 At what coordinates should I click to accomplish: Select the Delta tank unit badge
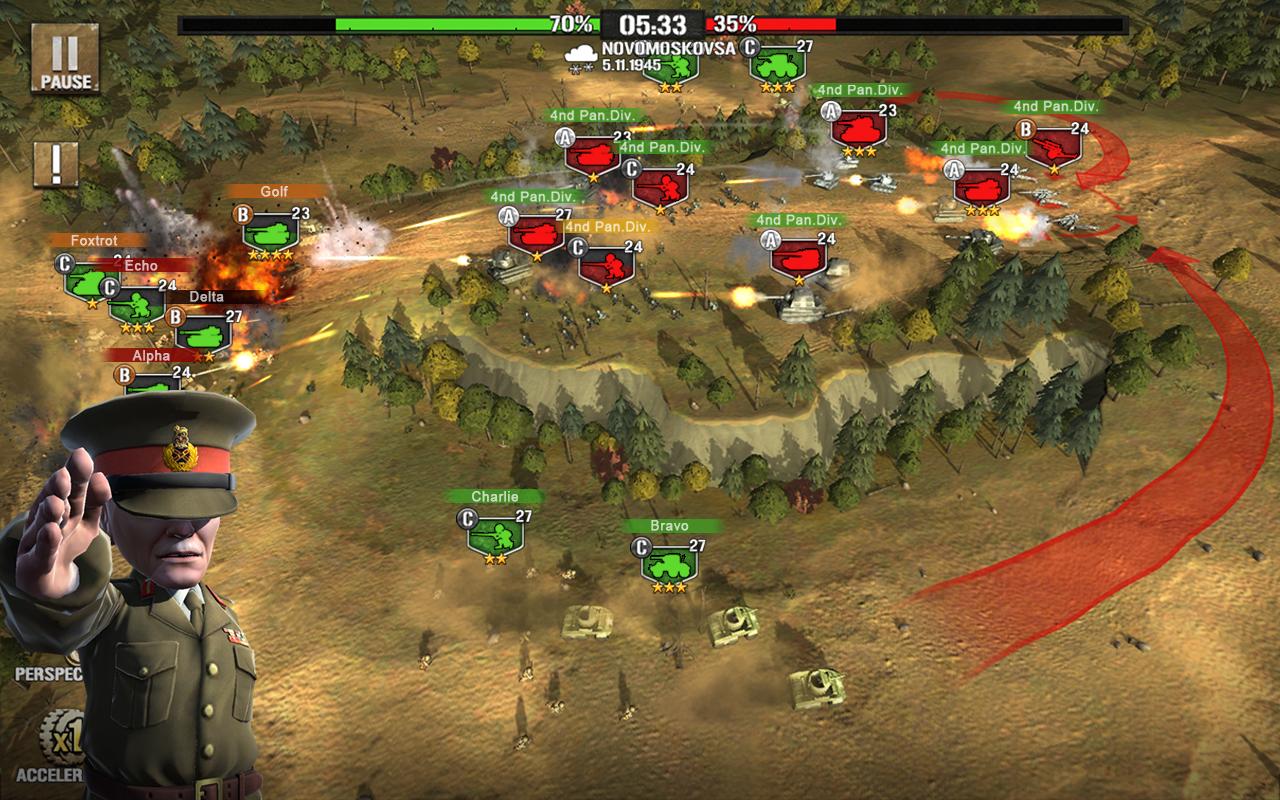point(204,334)
